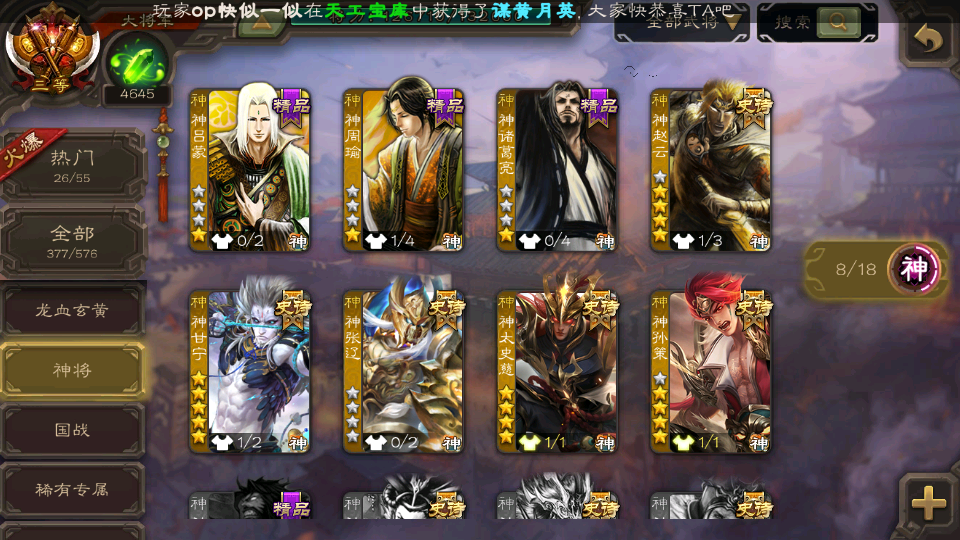Open the 搜索 search box
960x540 pixels.
pos(816,22)
